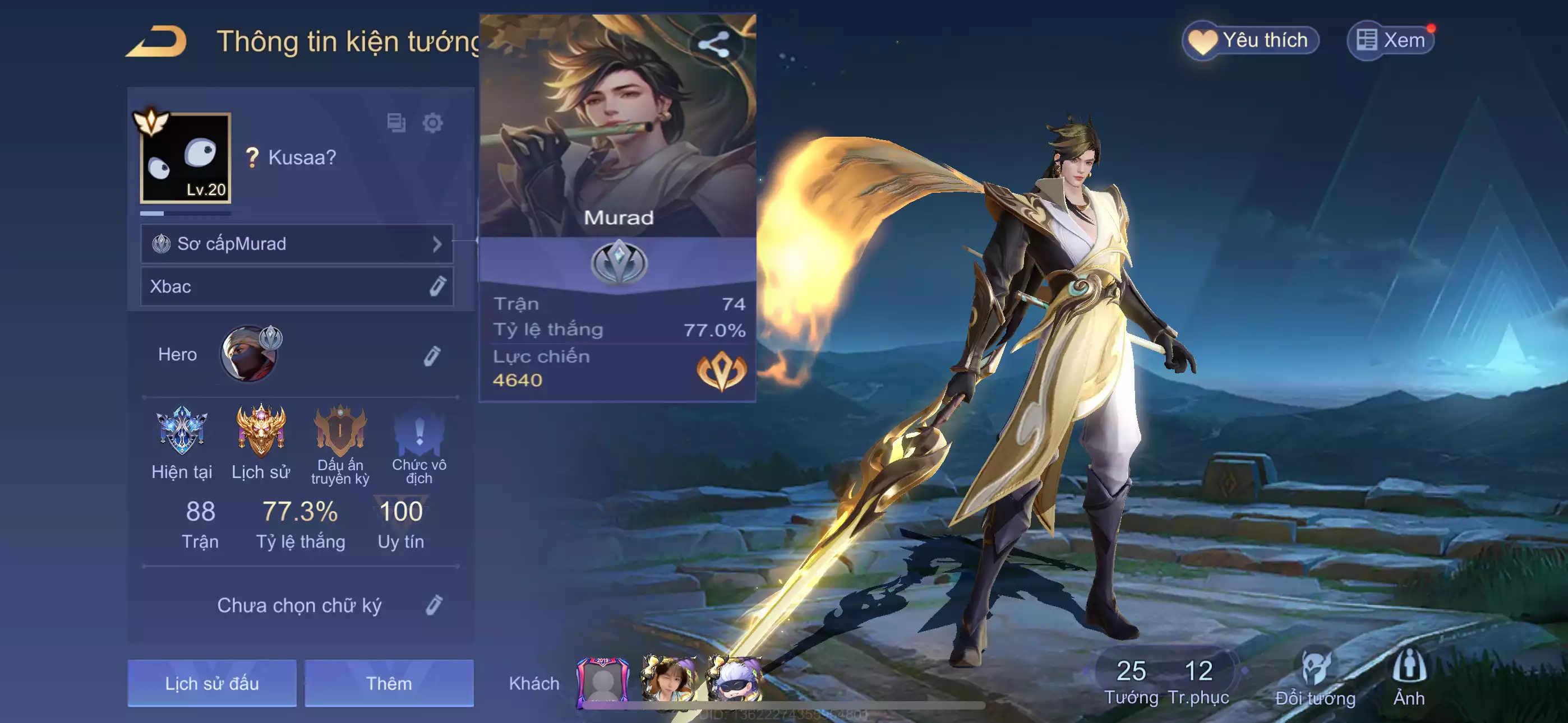View the Lịch sử rank badge

pos(261,441)
